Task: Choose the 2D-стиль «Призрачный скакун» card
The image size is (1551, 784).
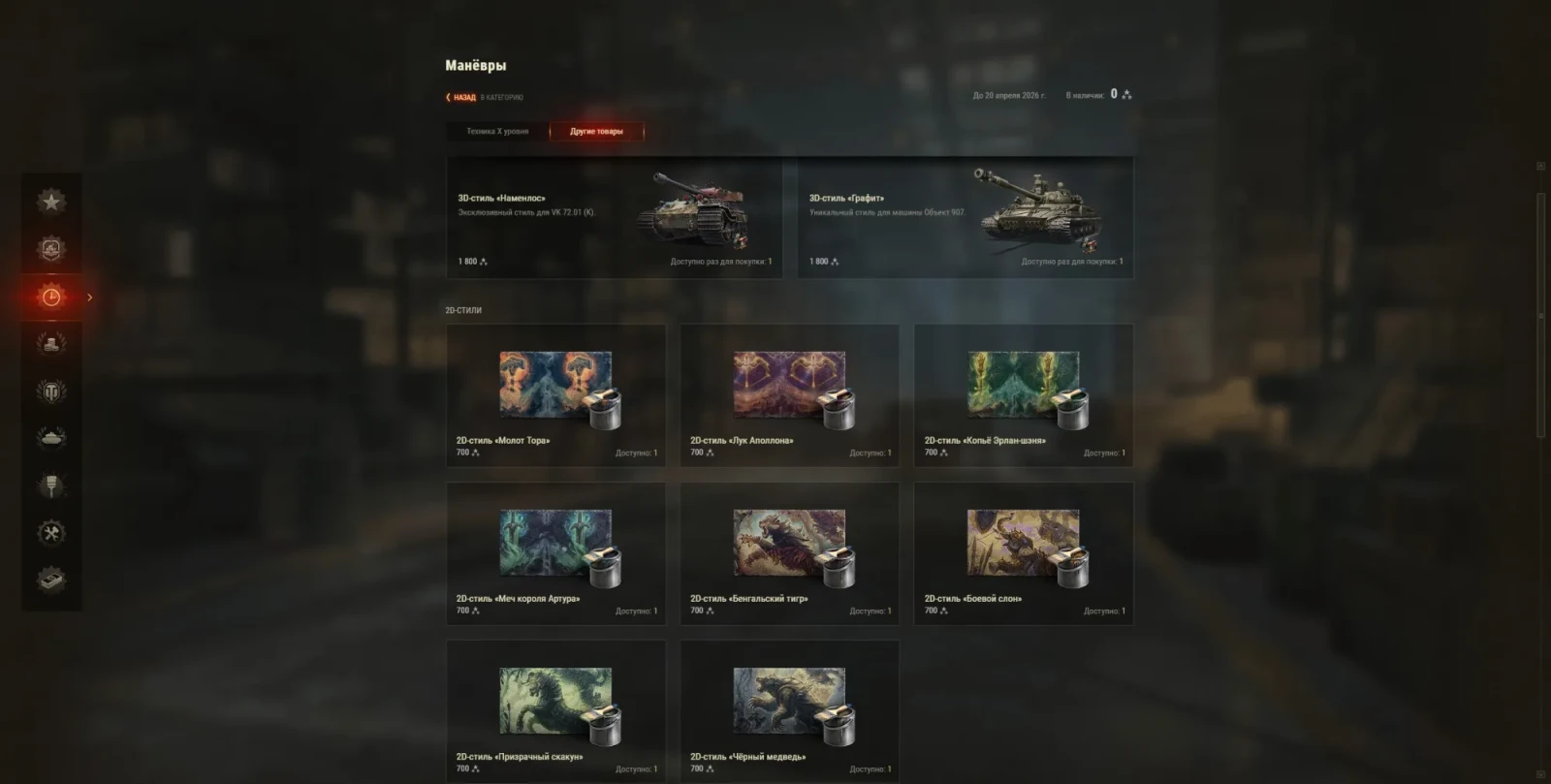Action: point(555,710)
